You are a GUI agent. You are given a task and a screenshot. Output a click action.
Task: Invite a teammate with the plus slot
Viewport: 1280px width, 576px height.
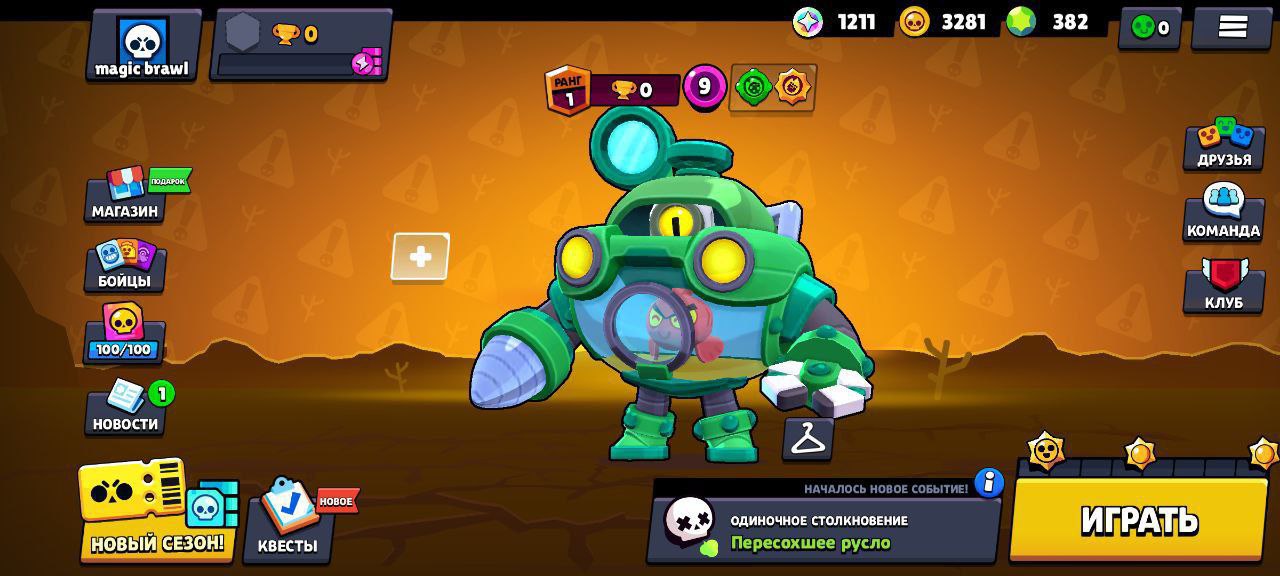(420, 258)
